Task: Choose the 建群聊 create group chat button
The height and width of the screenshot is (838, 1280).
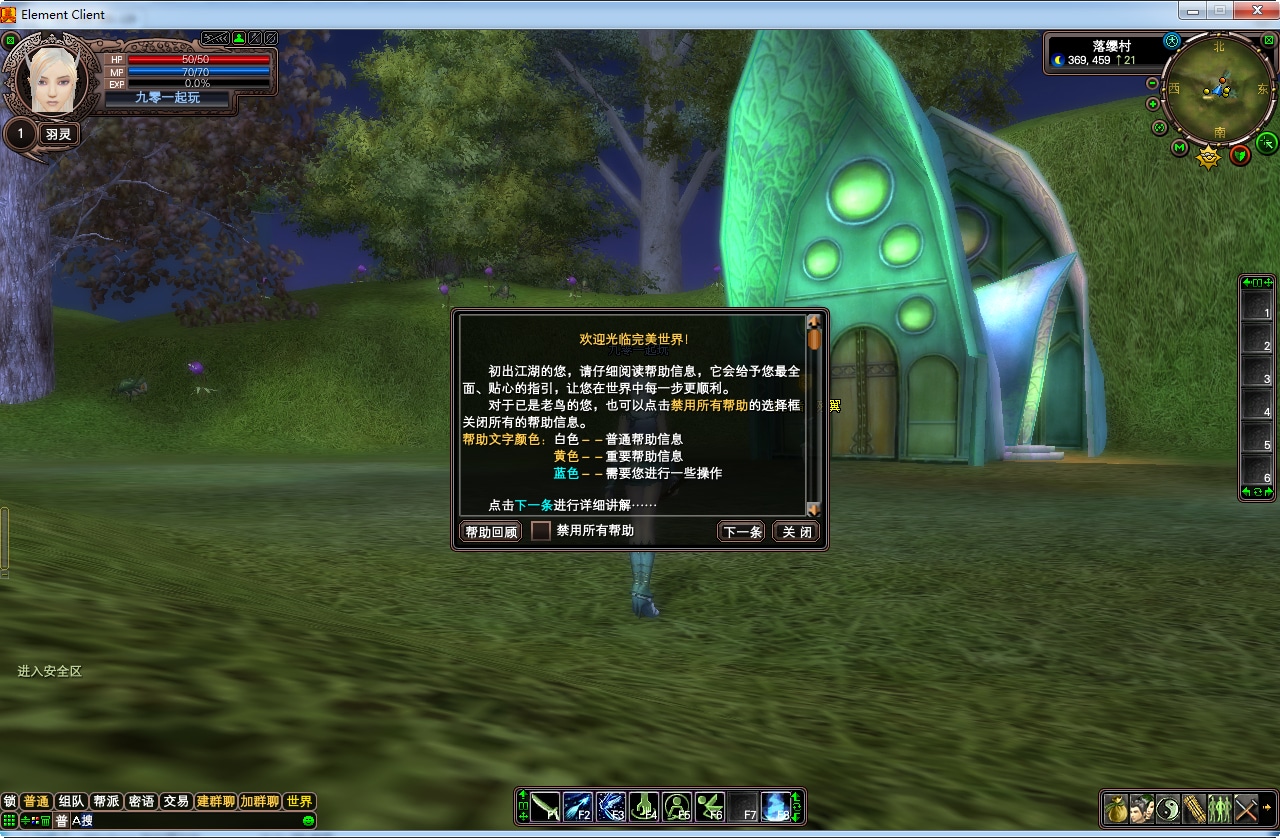Action: click(x=215, y=801)
